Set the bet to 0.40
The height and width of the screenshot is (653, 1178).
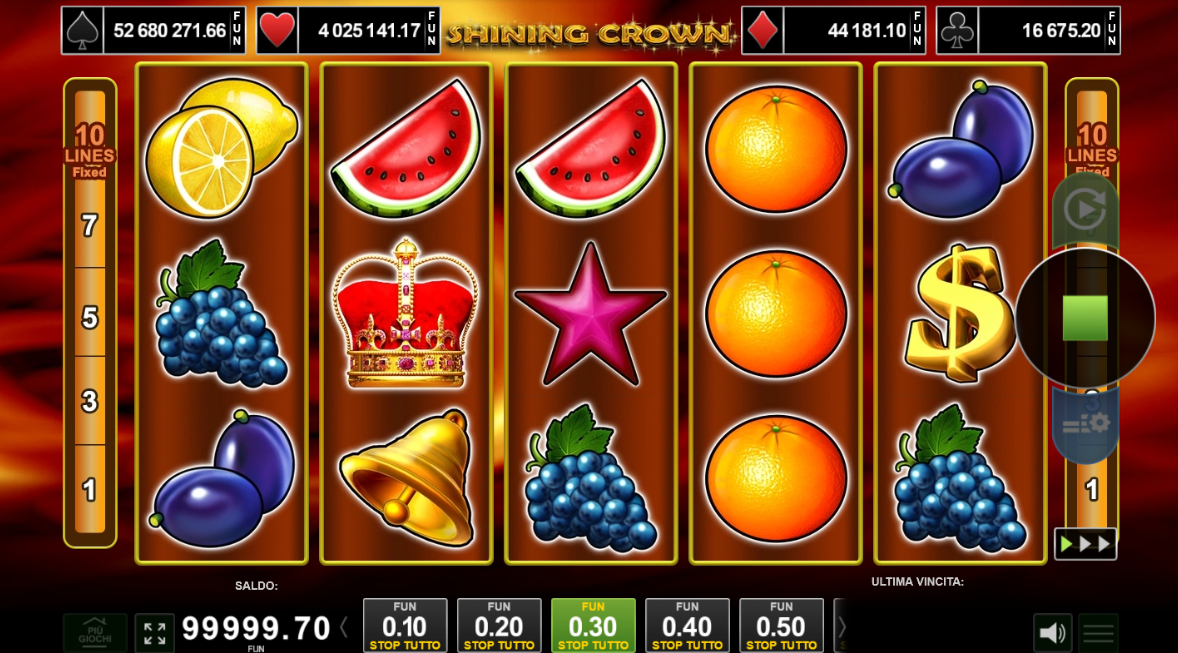point(687,625)
